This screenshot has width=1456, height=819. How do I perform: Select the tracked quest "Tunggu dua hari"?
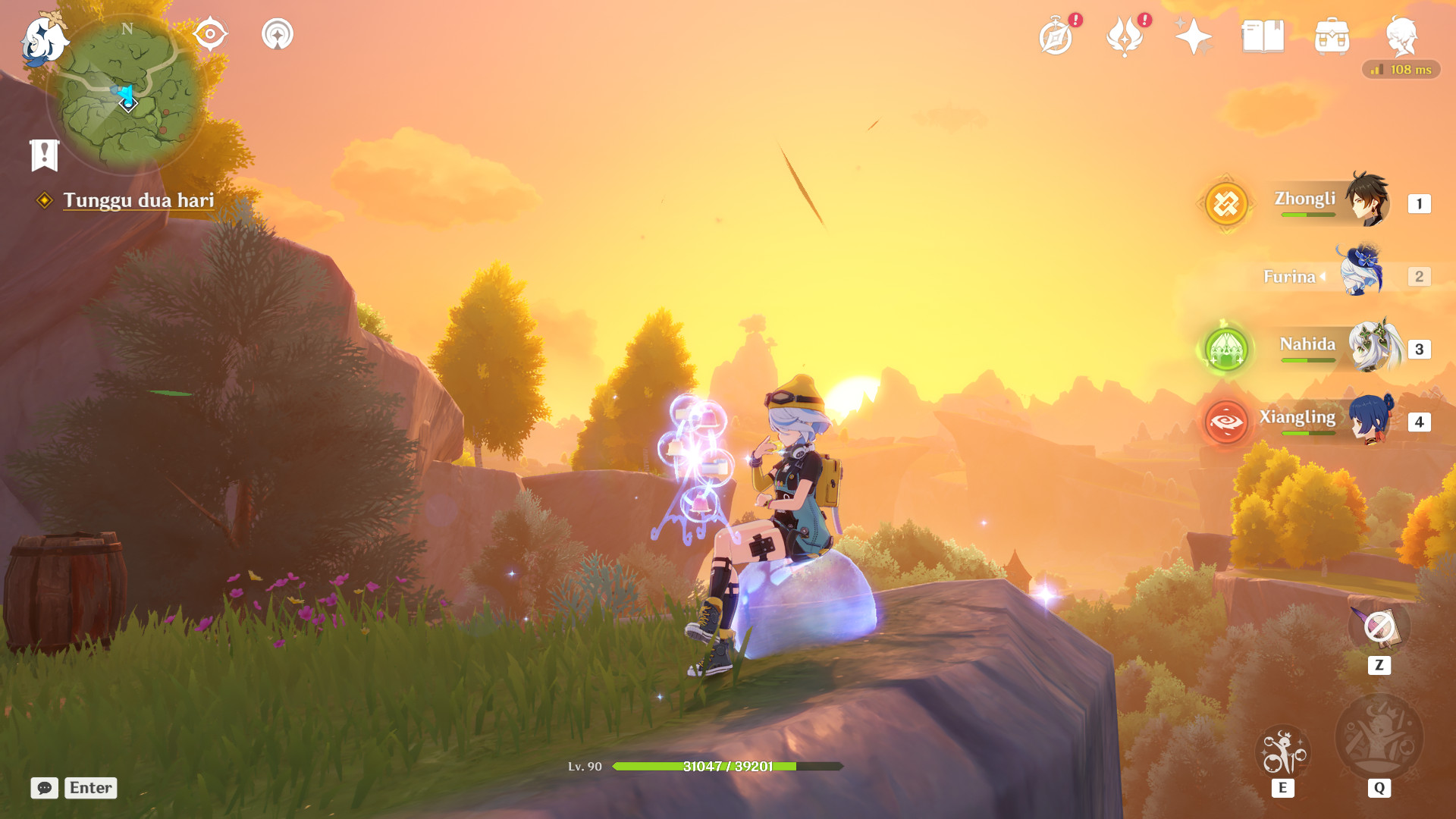click(138, 200)
